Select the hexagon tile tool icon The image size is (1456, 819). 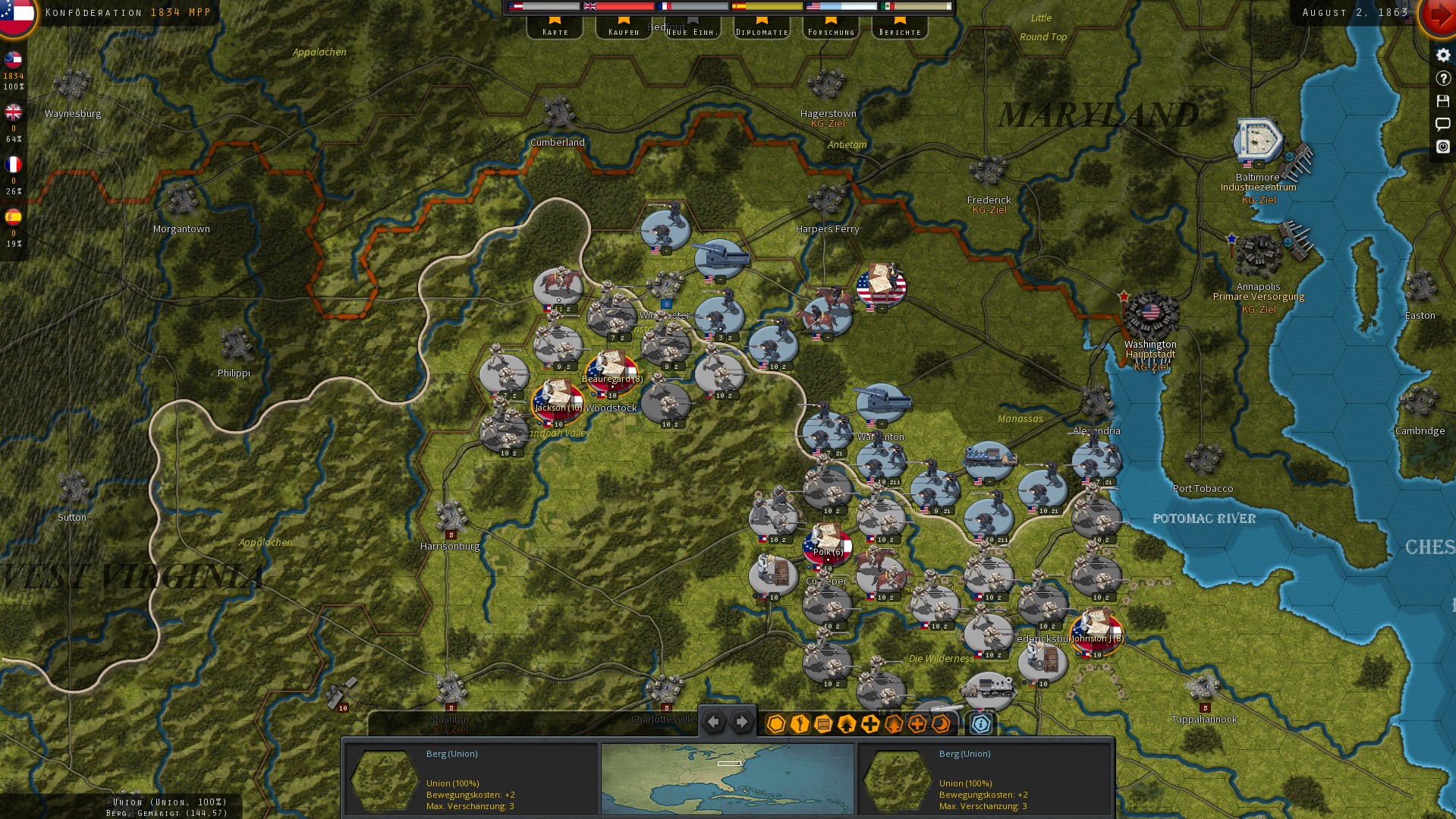(775, 724)
